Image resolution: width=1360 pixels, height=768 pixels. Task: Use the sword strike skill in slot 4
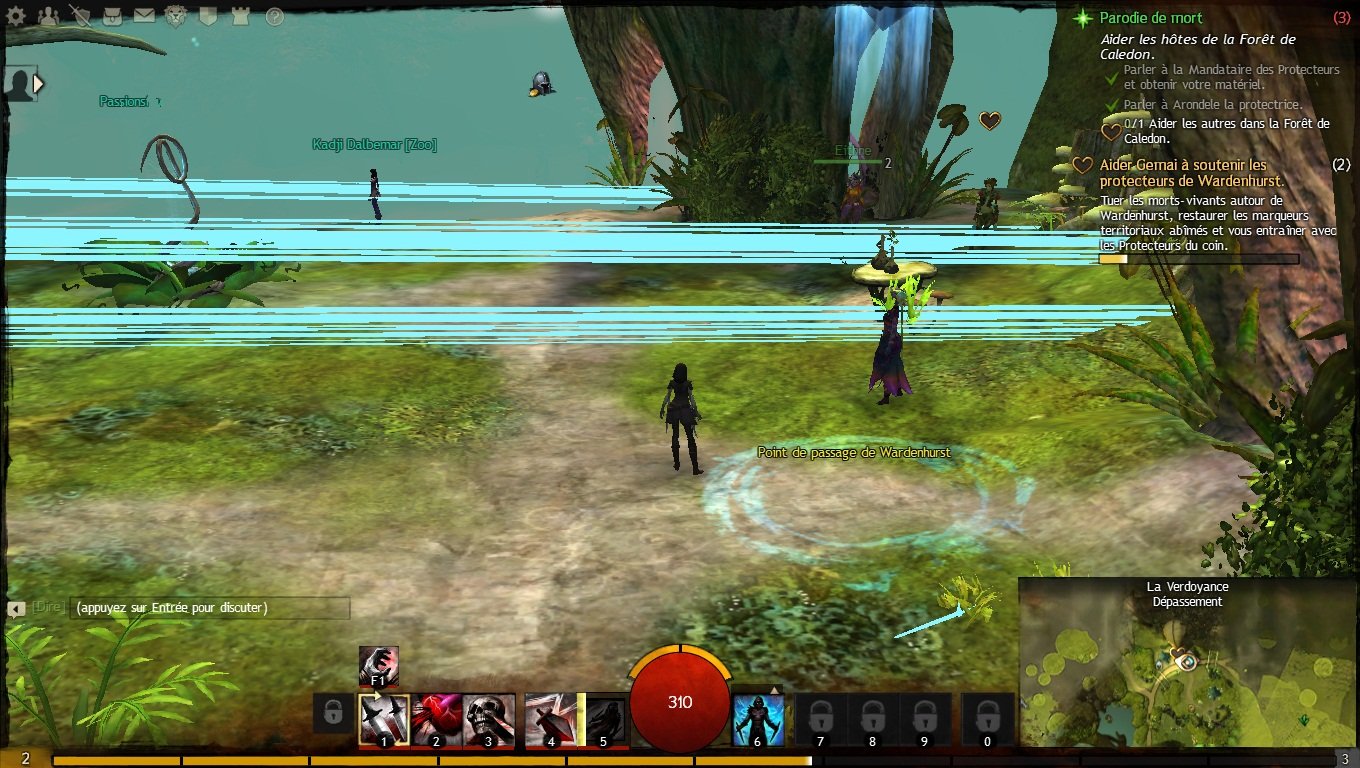coord(550,719)
